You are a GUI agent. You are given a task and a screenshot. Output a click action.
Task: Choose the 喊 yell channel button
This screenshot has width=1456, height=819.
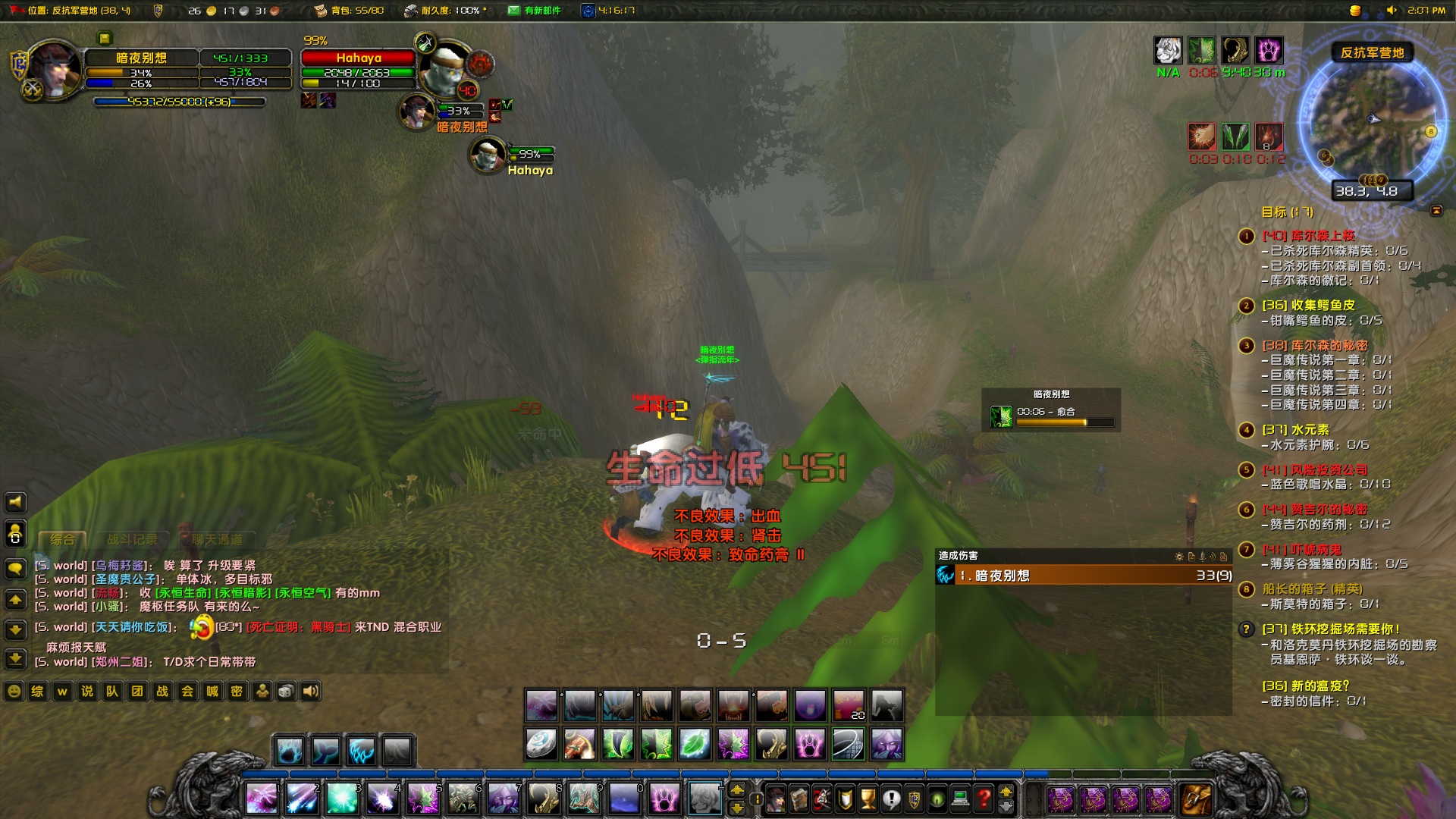coord(212,692)
